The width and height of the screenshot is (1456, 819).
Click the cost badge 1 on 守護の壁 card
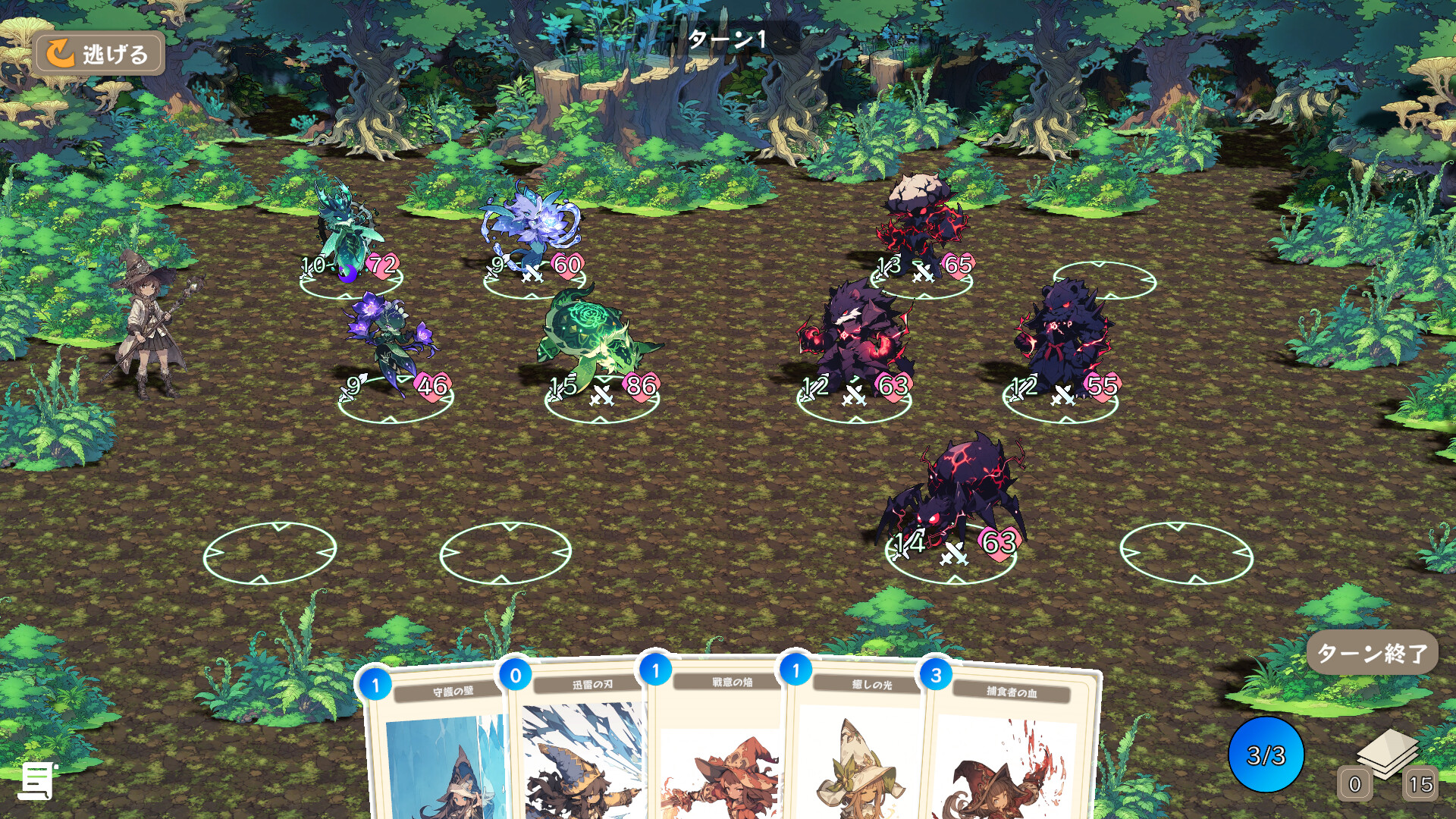[x=375, y=682]
